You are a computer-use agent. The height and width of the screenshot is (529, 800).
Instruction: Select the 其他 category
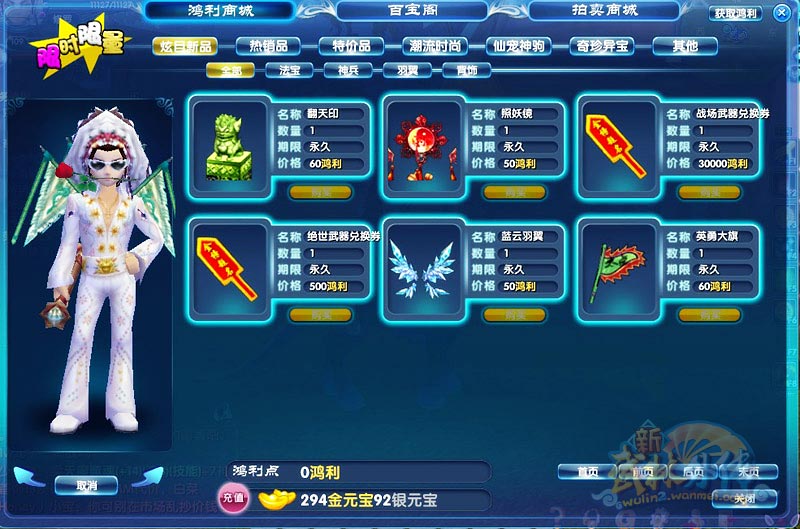point(685,46)
